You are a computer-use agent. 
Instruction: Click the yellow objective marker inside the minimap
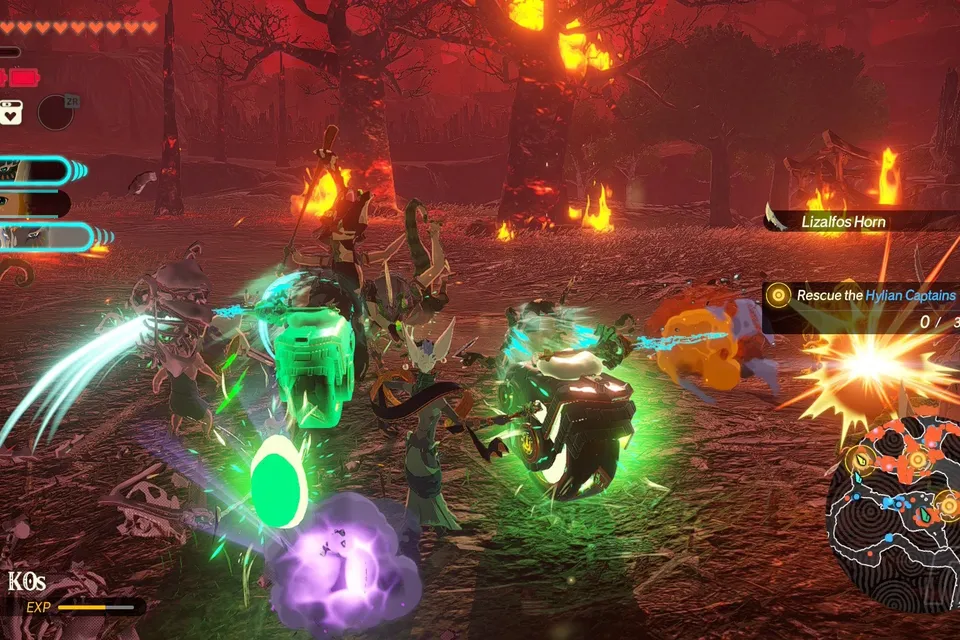917,458
